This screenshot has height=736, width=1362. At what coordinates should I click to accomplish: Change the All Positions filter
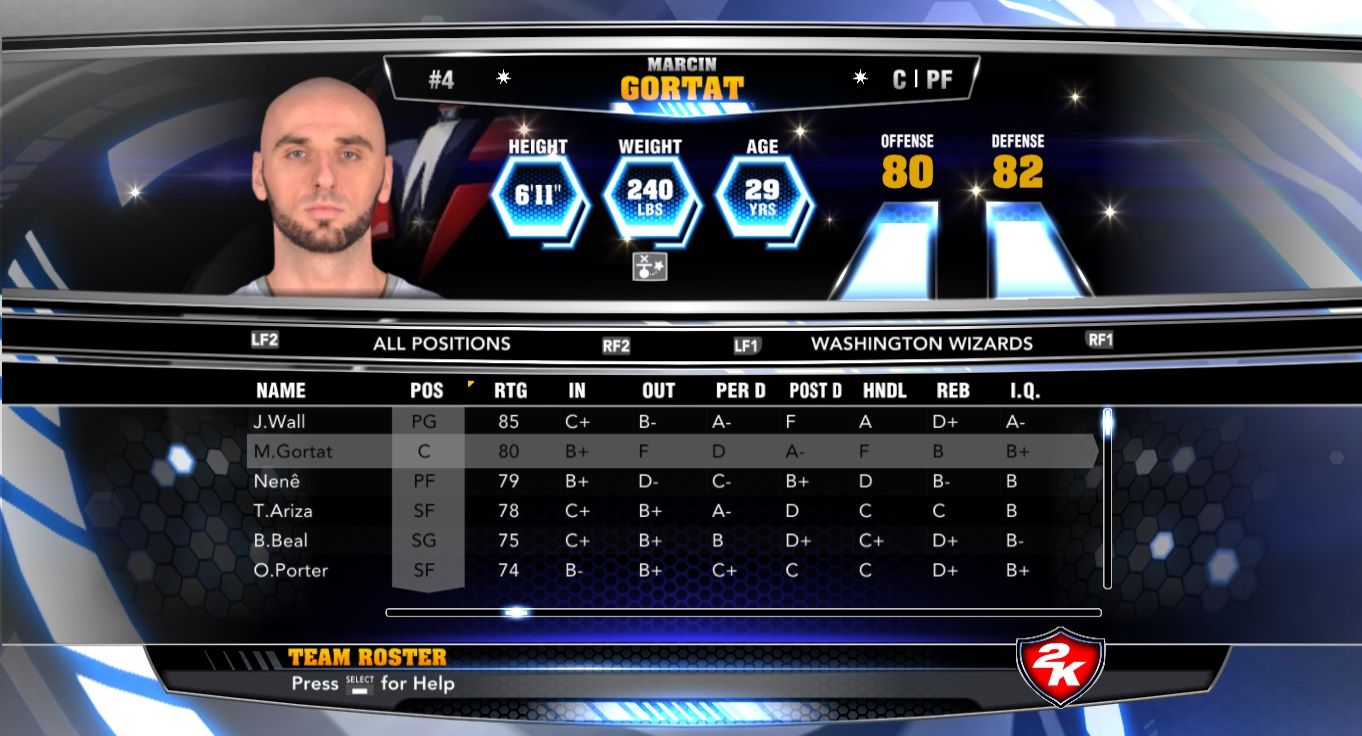[x=441, y=344]
